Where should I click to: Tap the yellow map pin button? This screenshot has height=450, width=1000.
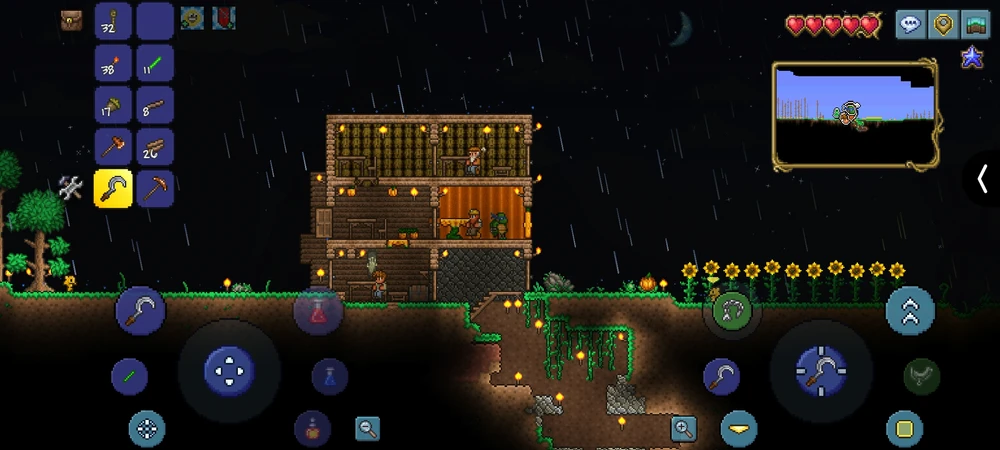coord(943,25)
